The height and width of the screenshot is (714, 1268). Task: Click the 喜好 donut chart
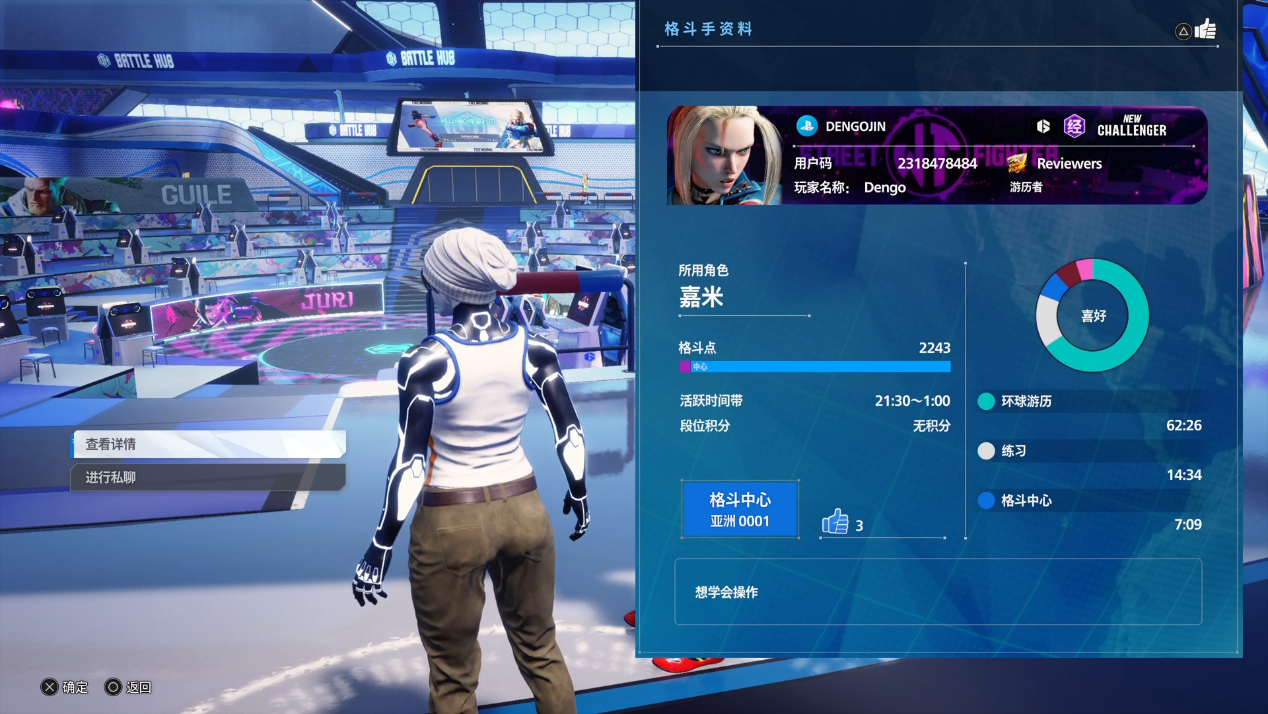point(1092,316)
